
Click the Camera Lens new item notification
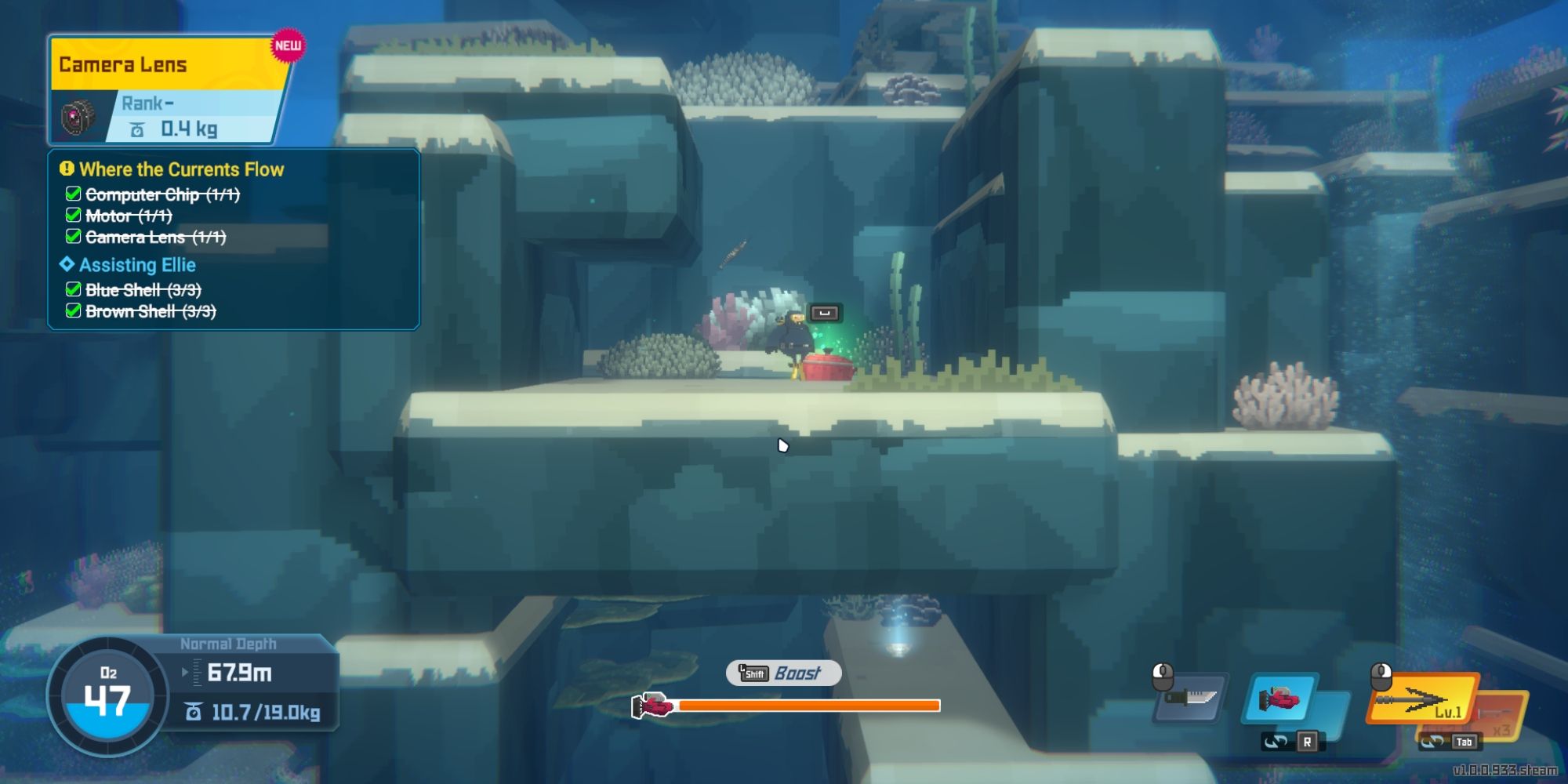point(169,90)
